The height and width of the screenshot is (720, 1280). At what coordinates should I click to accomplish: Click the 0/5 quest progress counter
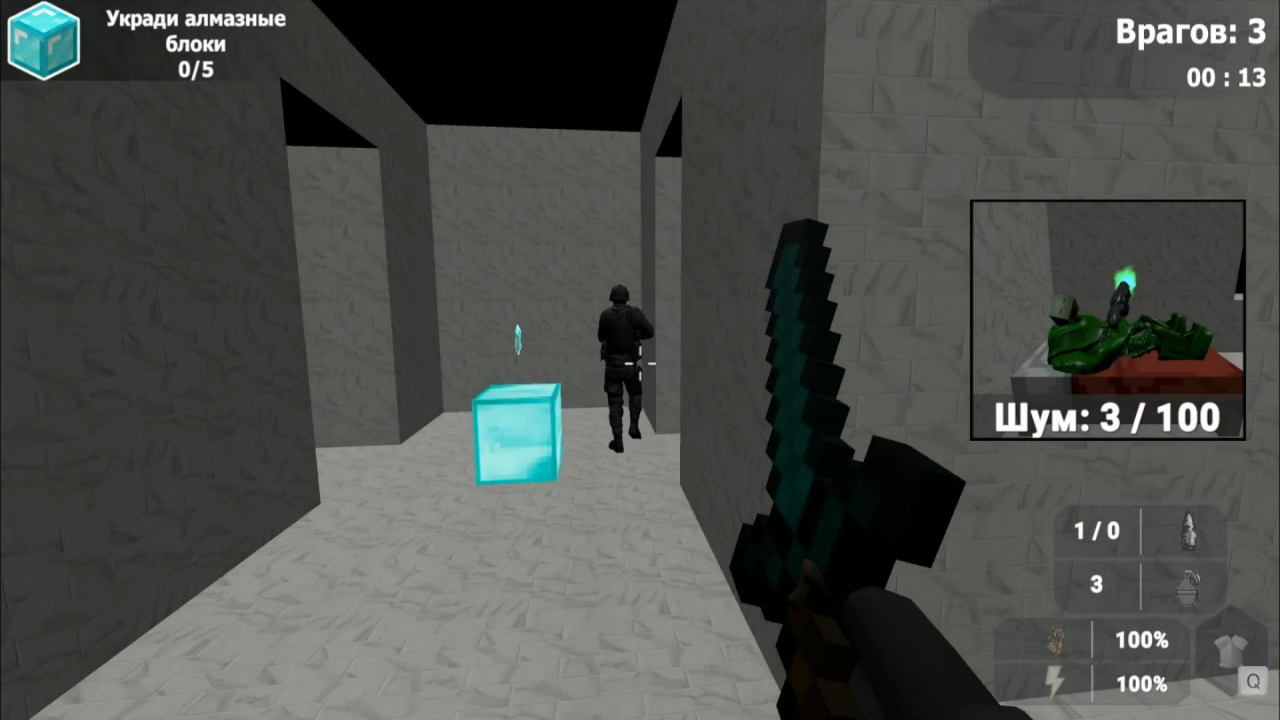(196, 70)
